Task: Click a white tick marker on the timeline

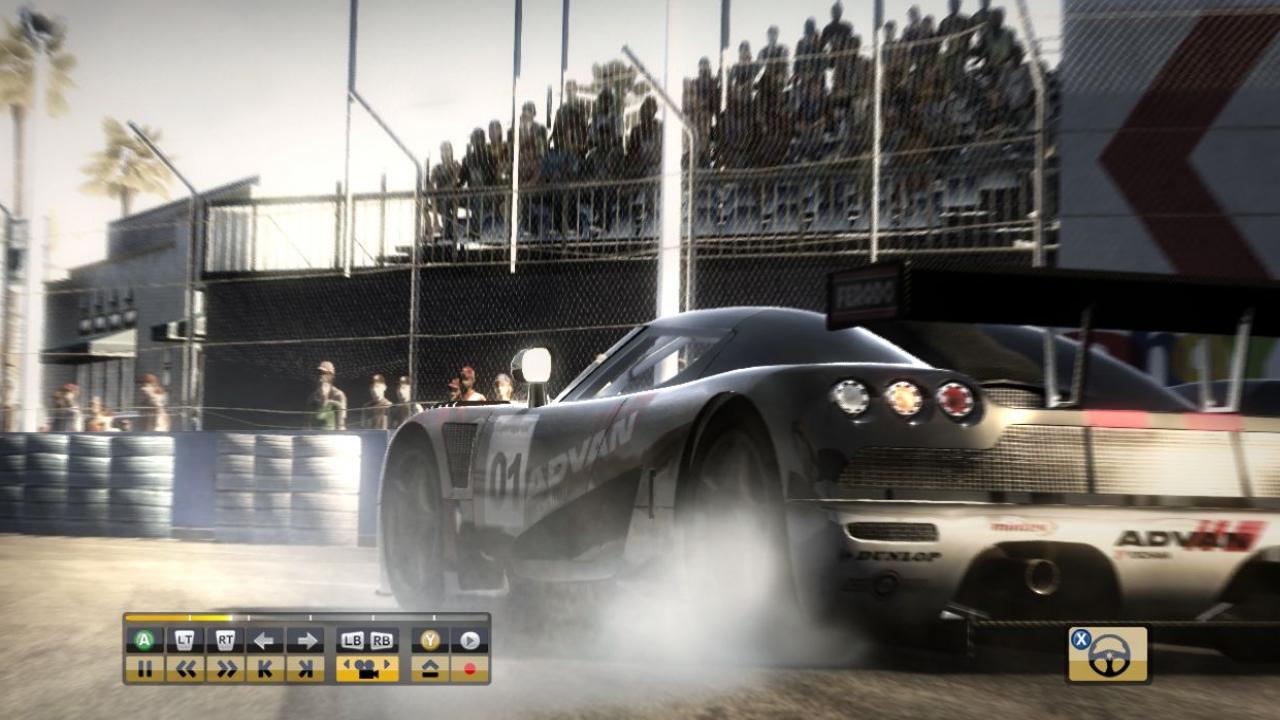Action: click(x=311, y=618)
